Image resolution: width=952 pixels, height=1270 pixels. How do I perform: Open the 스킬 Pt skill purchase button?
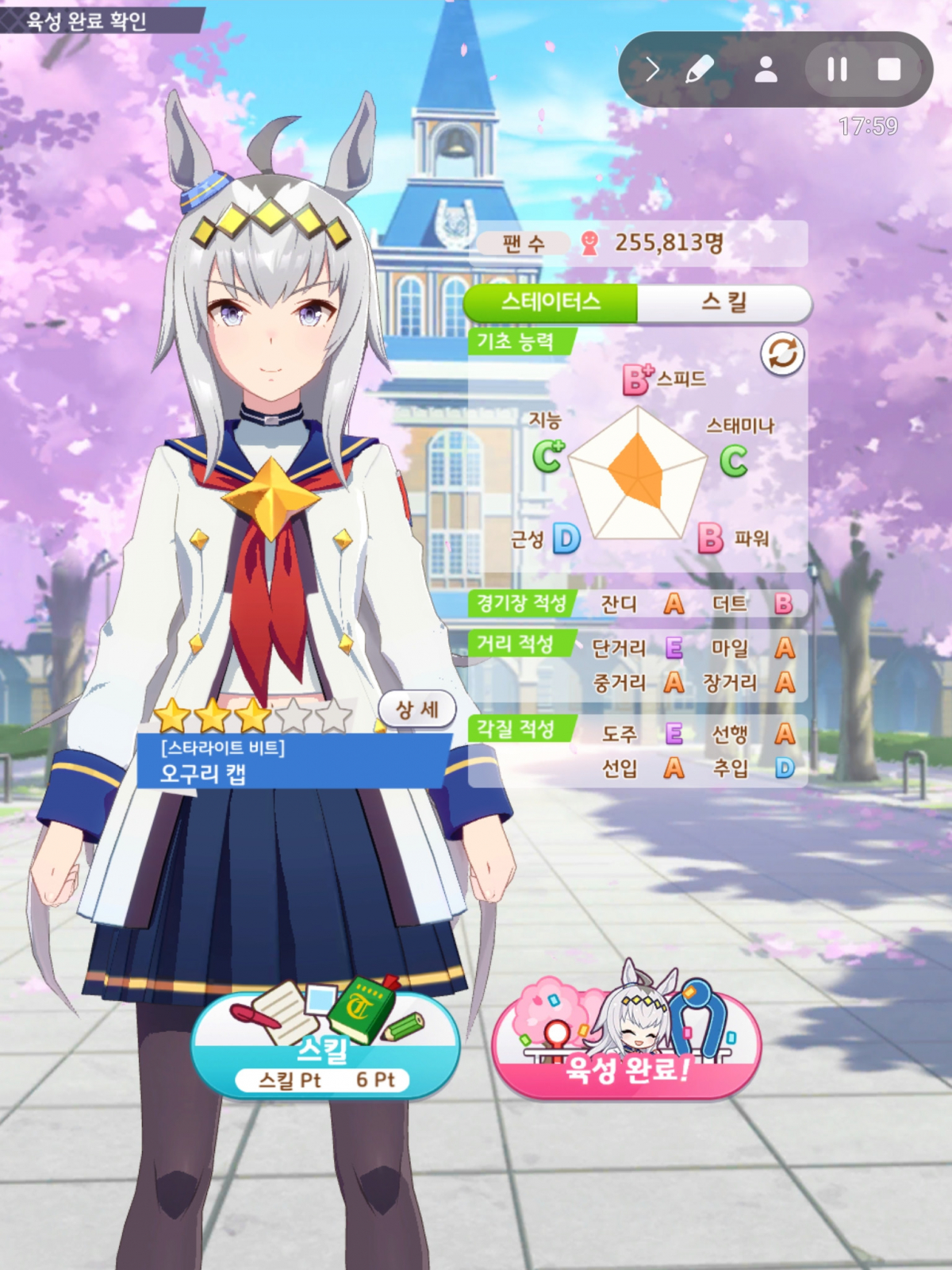326,1048
